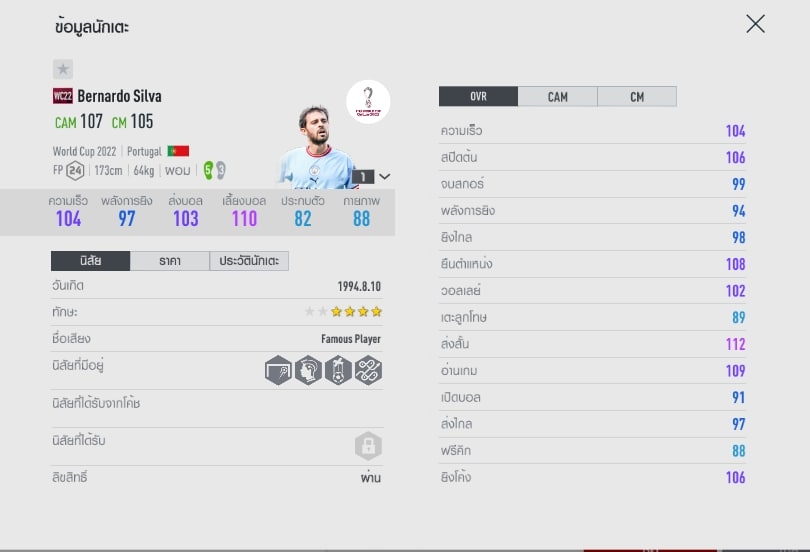The width and height of the screenshot is (810, 552).
Task: Show stats for the CAM position
Action: click(x=557, y=96)
